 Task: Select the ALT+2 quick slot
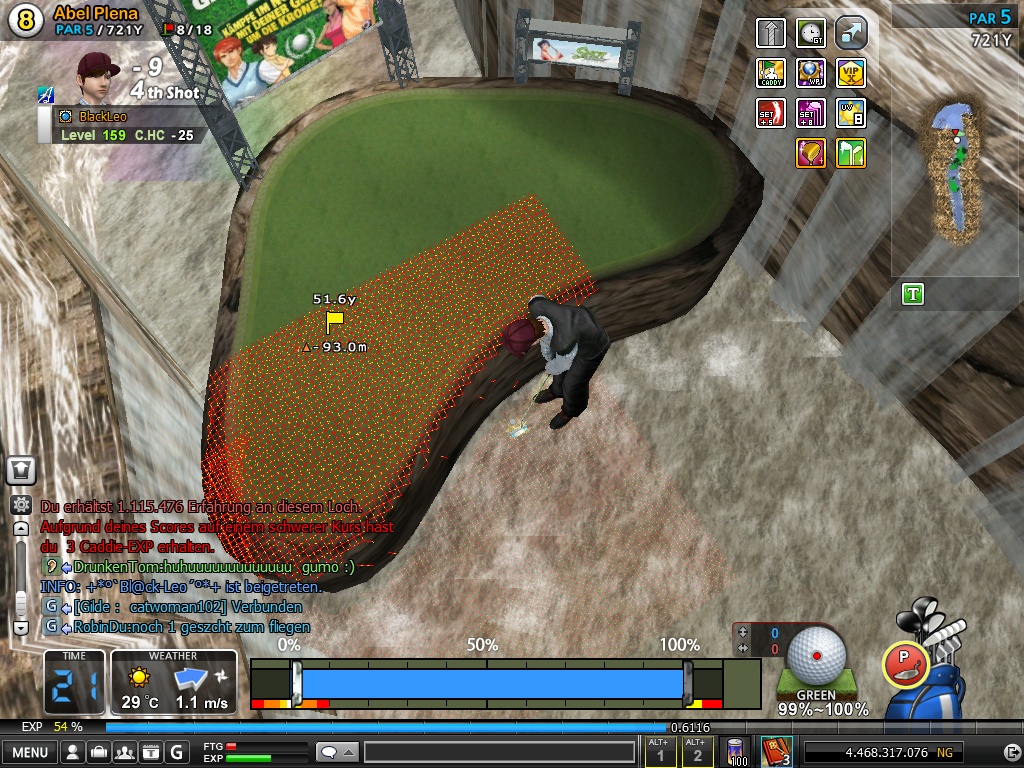click(697, 752)
